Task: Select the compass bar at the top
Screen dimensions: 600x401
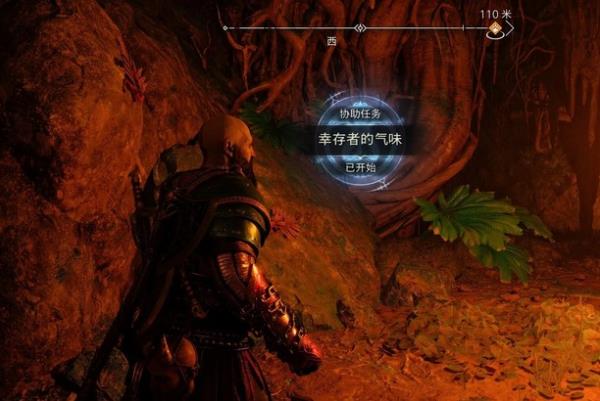Action: click(x=350, y=28)
